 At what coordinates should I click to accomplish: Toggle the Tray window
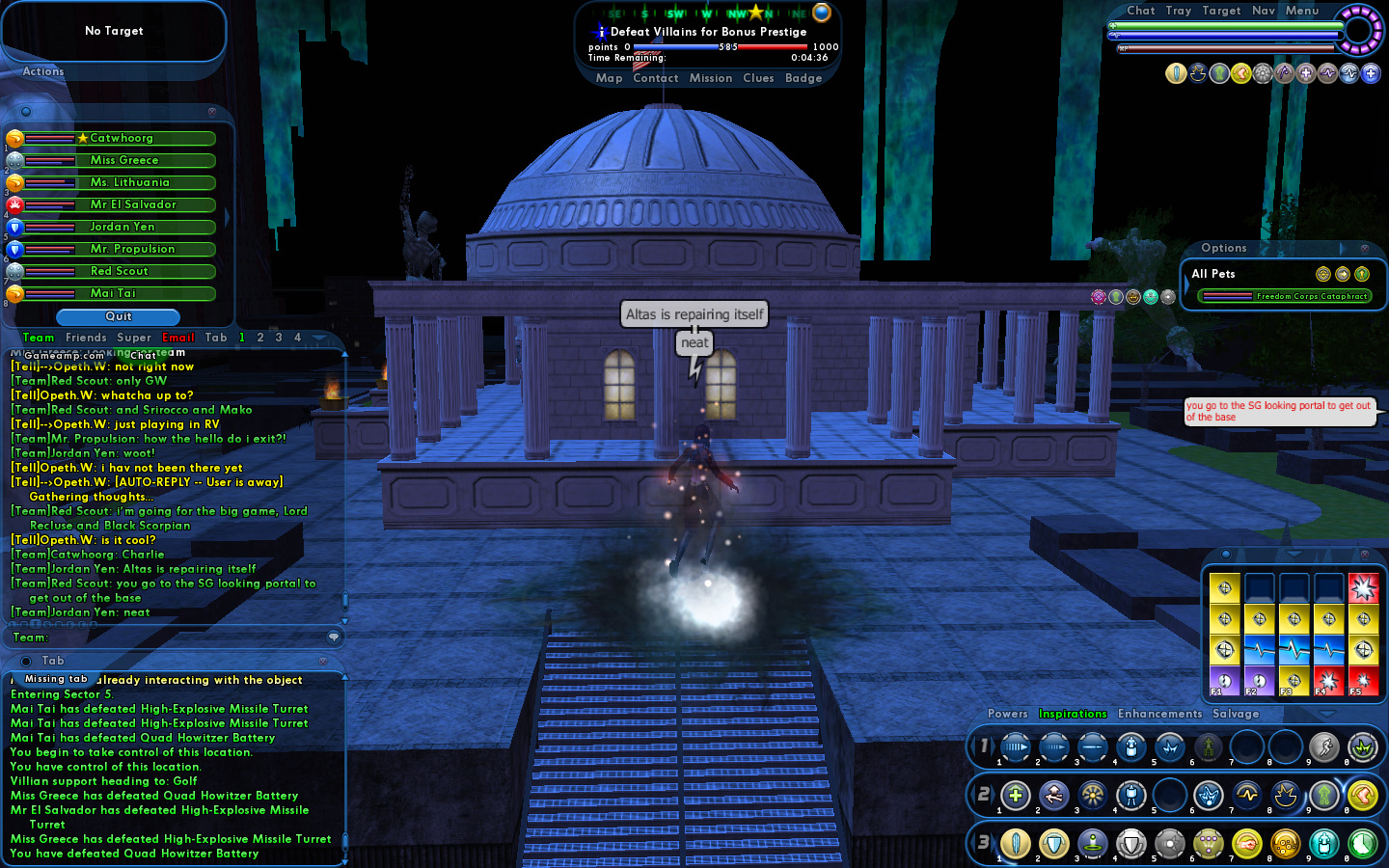pos(1179,11)
